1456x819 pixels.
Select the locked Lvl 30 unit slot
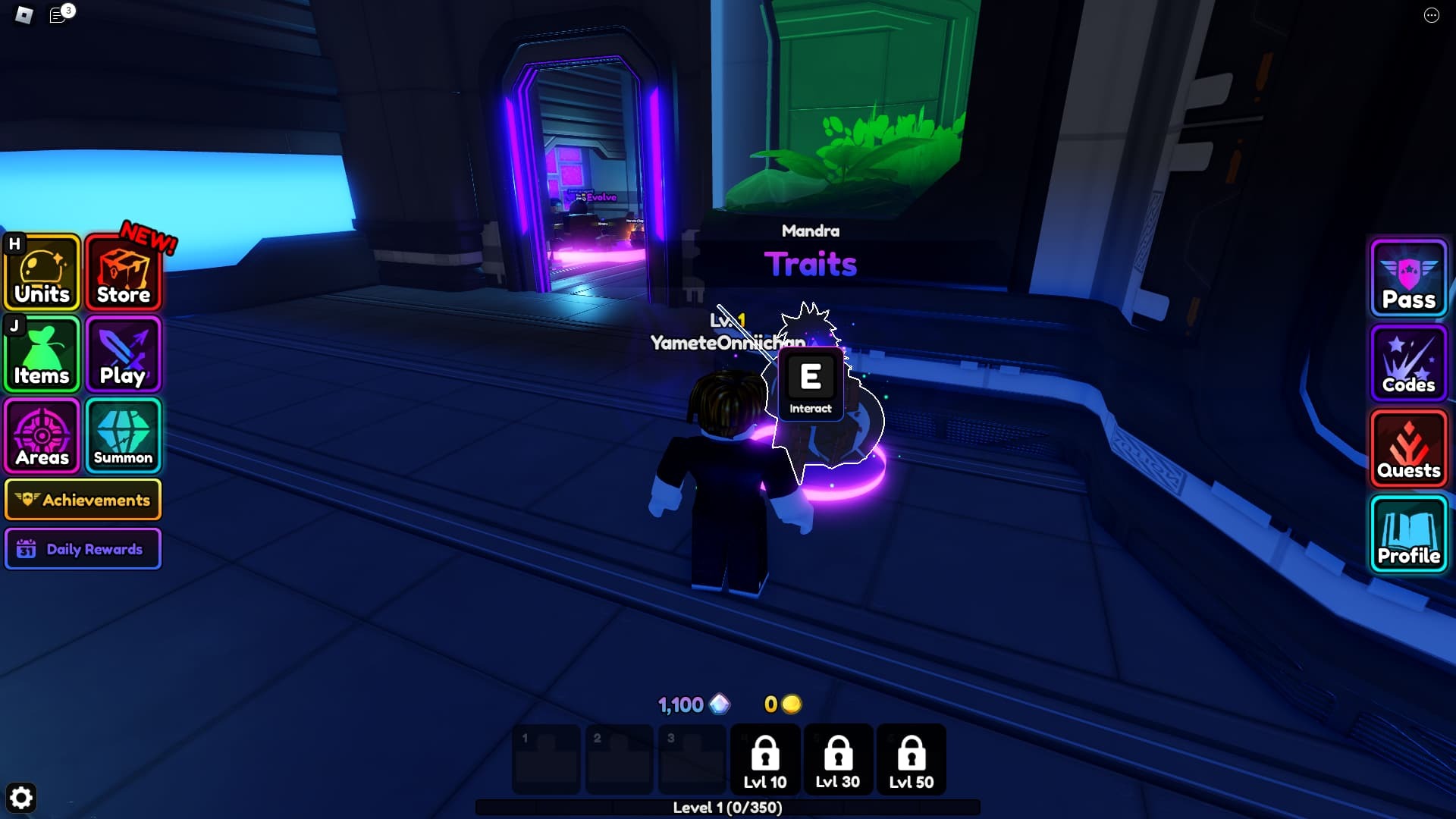838,760
